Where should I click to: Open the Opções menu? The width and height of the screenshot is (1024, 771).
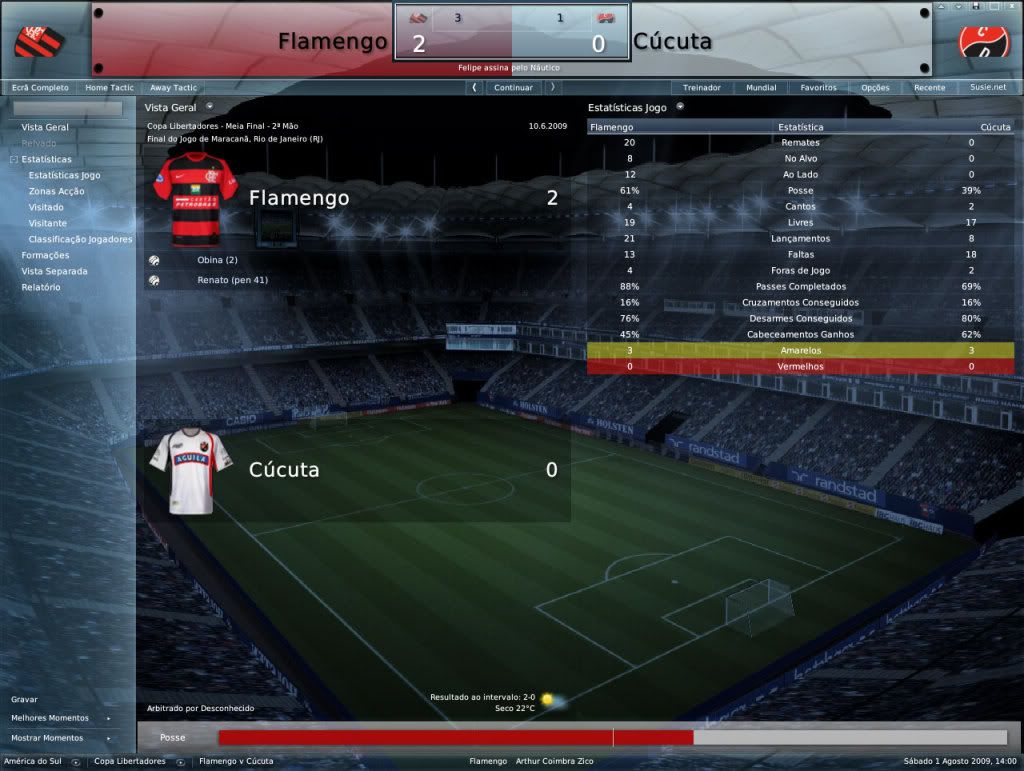point(875,88)
